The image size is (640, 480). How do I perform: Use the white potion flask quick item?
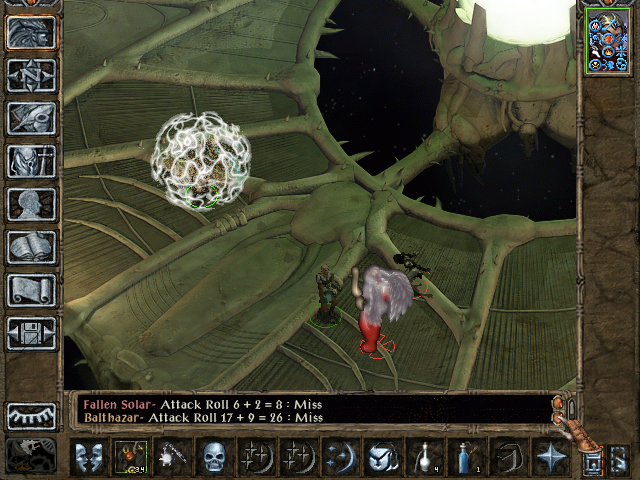(423, 458)
